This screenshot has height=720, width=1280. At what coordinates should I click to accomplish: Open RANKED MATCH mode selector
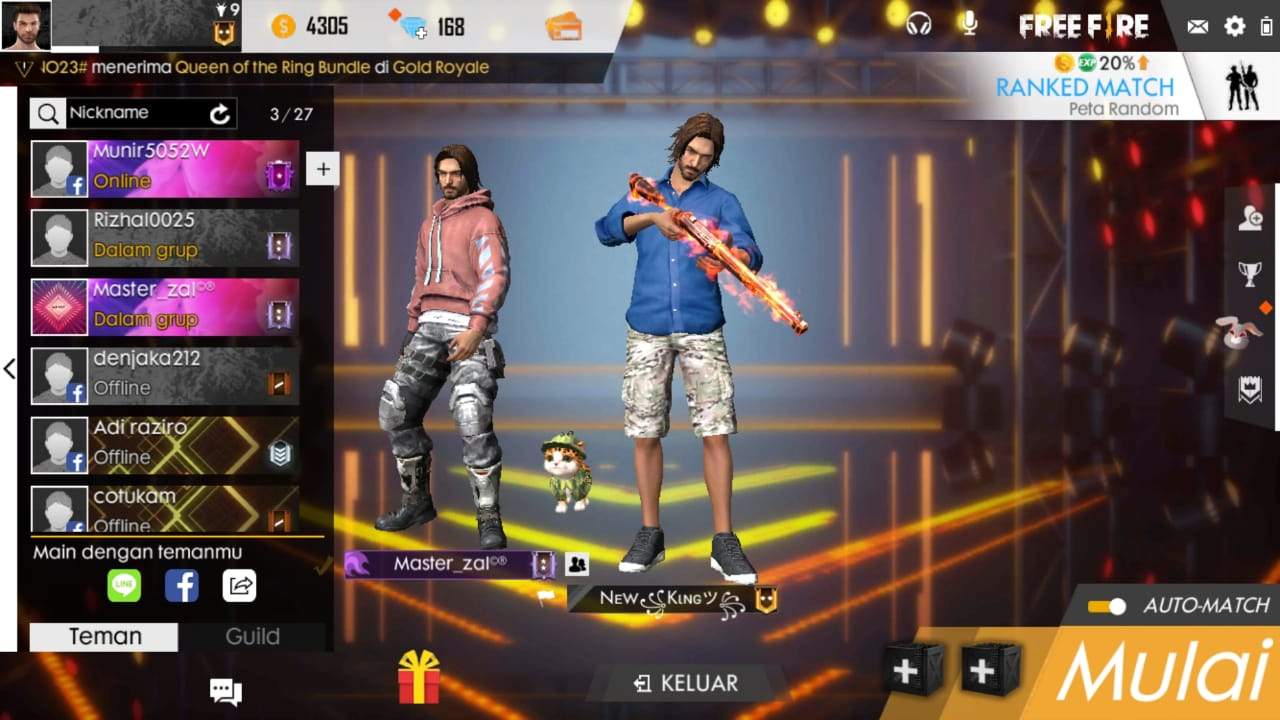pos(1085,88)
